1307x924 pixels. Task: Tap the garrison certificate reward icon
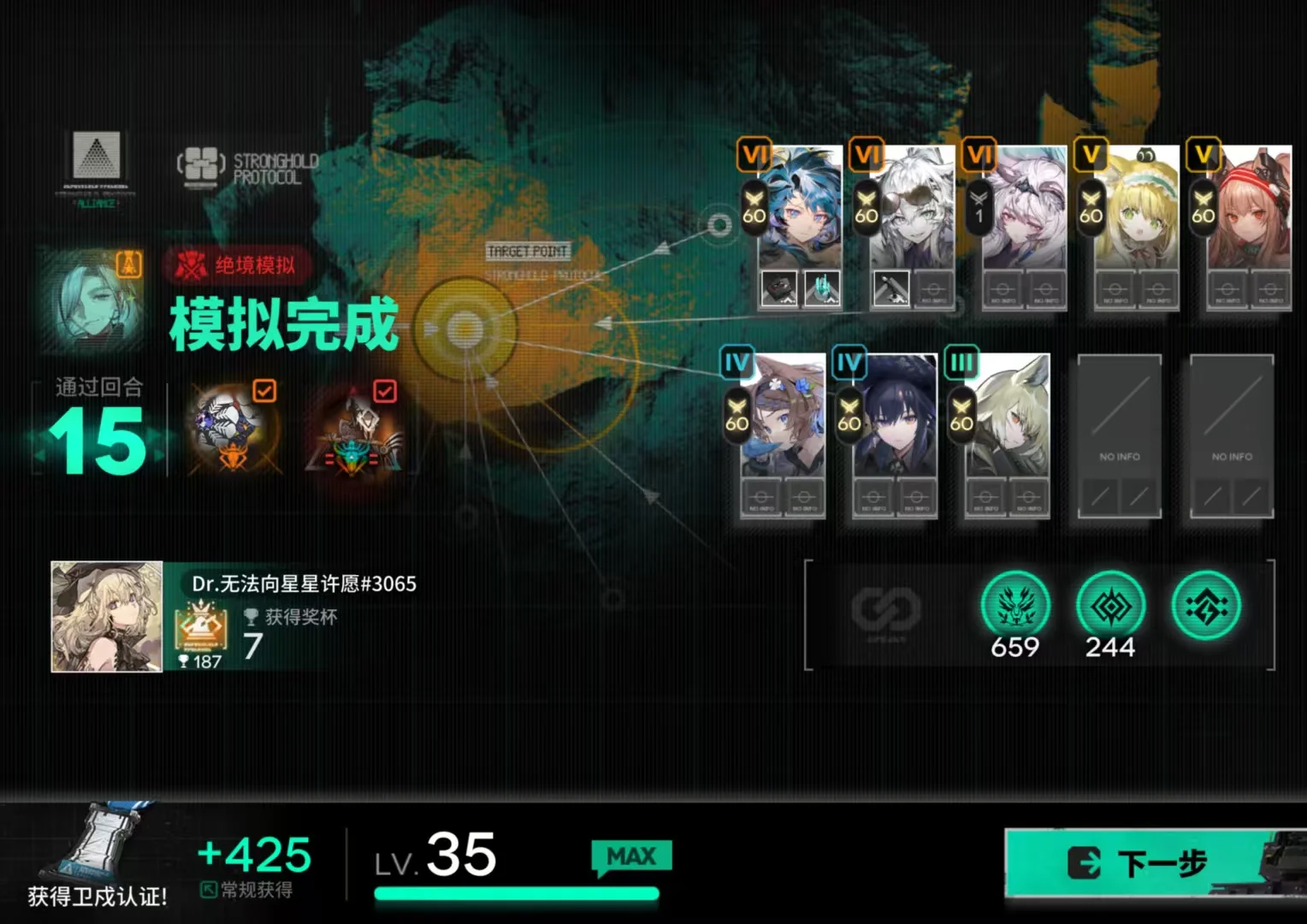[103, 843]
